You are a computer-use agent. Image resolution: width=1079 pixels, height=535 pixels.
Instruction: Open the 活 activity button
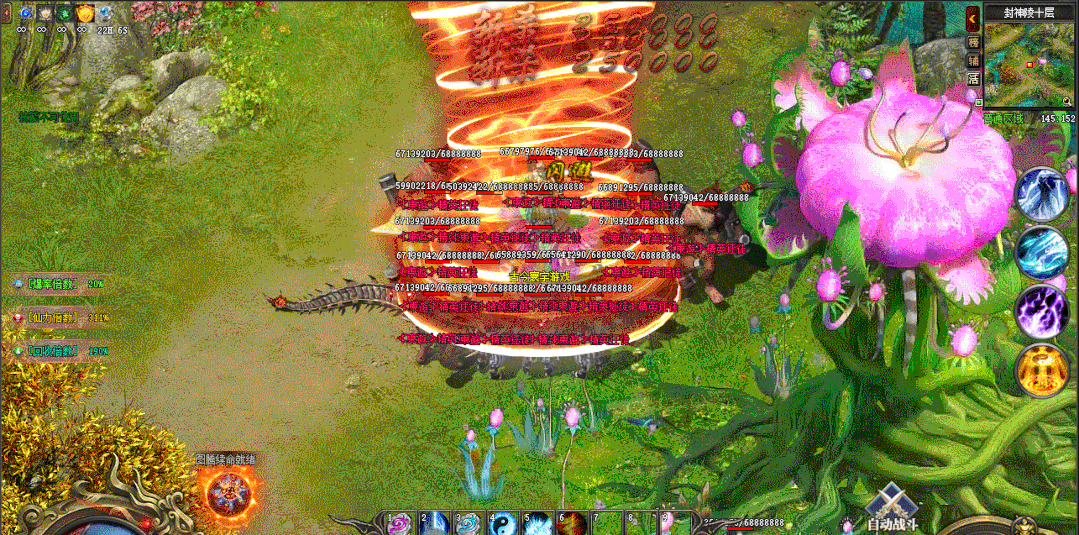[x=972, y=78]
